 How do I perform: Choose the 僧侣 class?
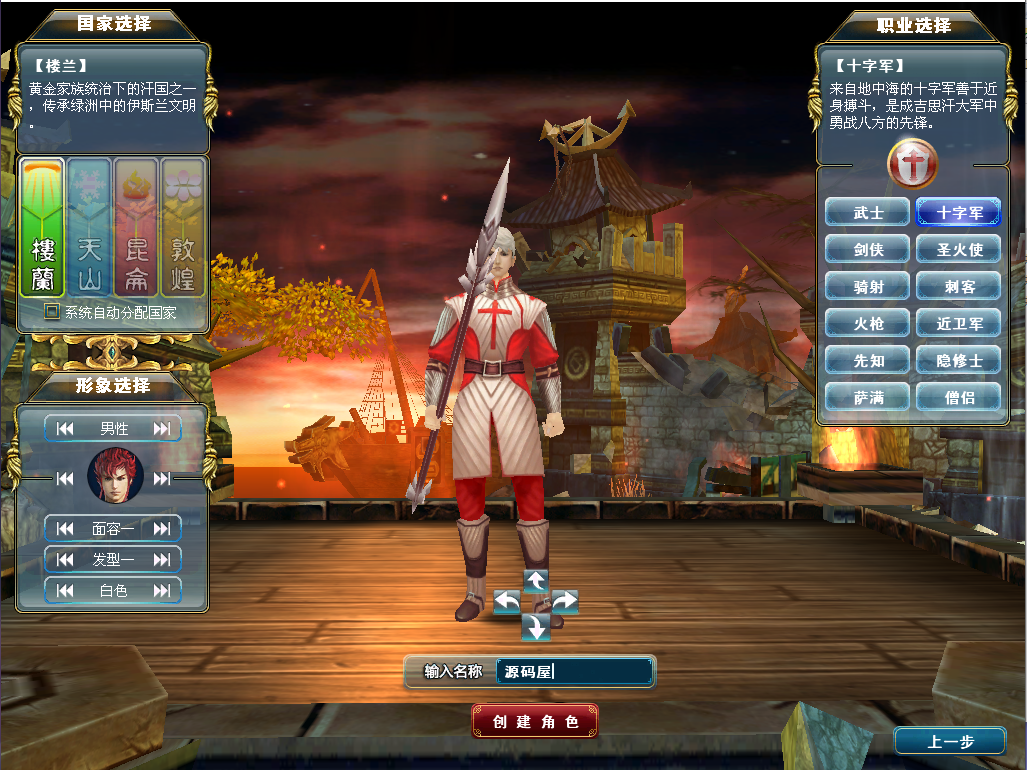coord(958,397)
